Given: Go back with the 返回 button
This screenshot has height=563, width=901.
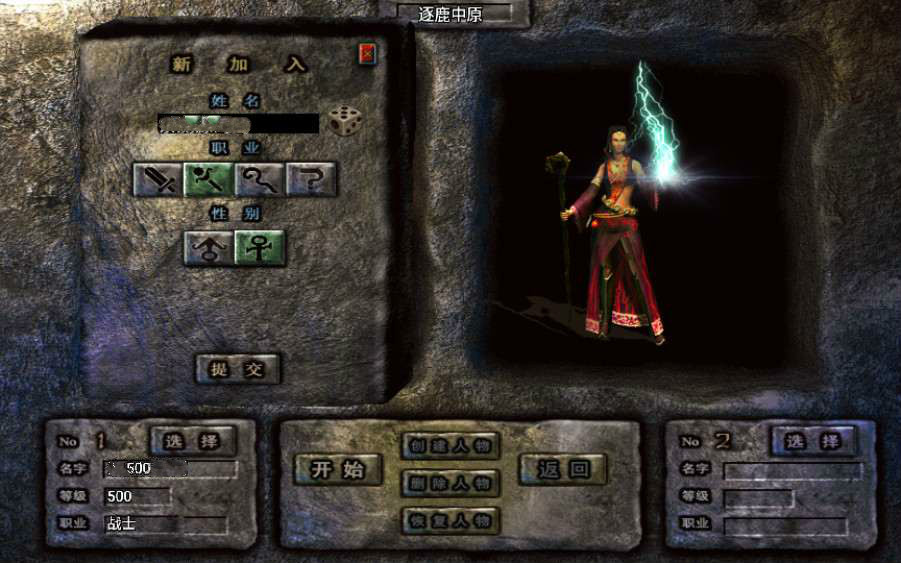Looking at the screenshot, I should [x=562, y=468].
